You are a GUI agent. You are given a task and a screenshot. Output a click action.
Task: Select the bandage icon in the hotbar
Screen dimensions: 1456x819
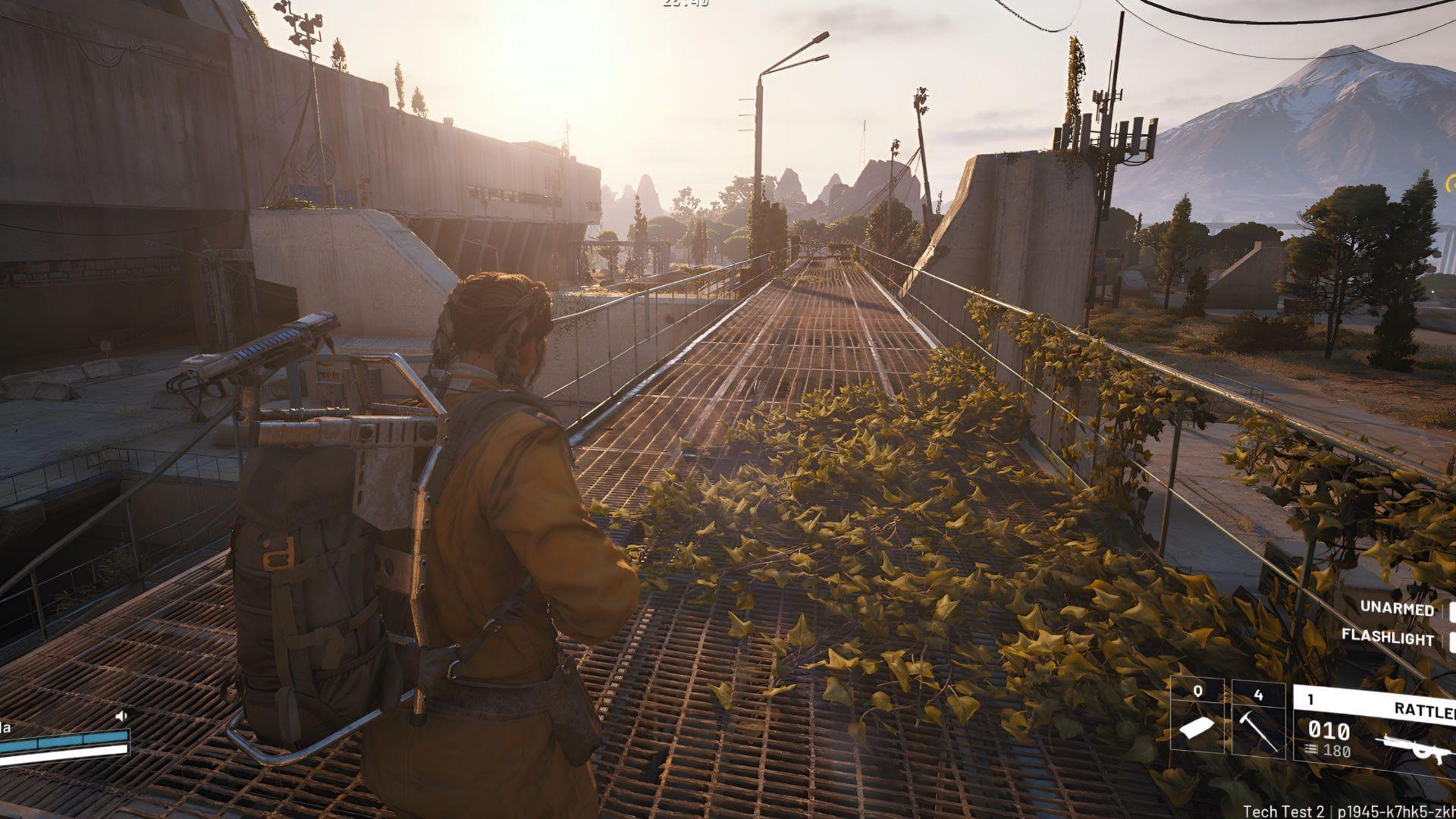click(x=1198, y=728)
